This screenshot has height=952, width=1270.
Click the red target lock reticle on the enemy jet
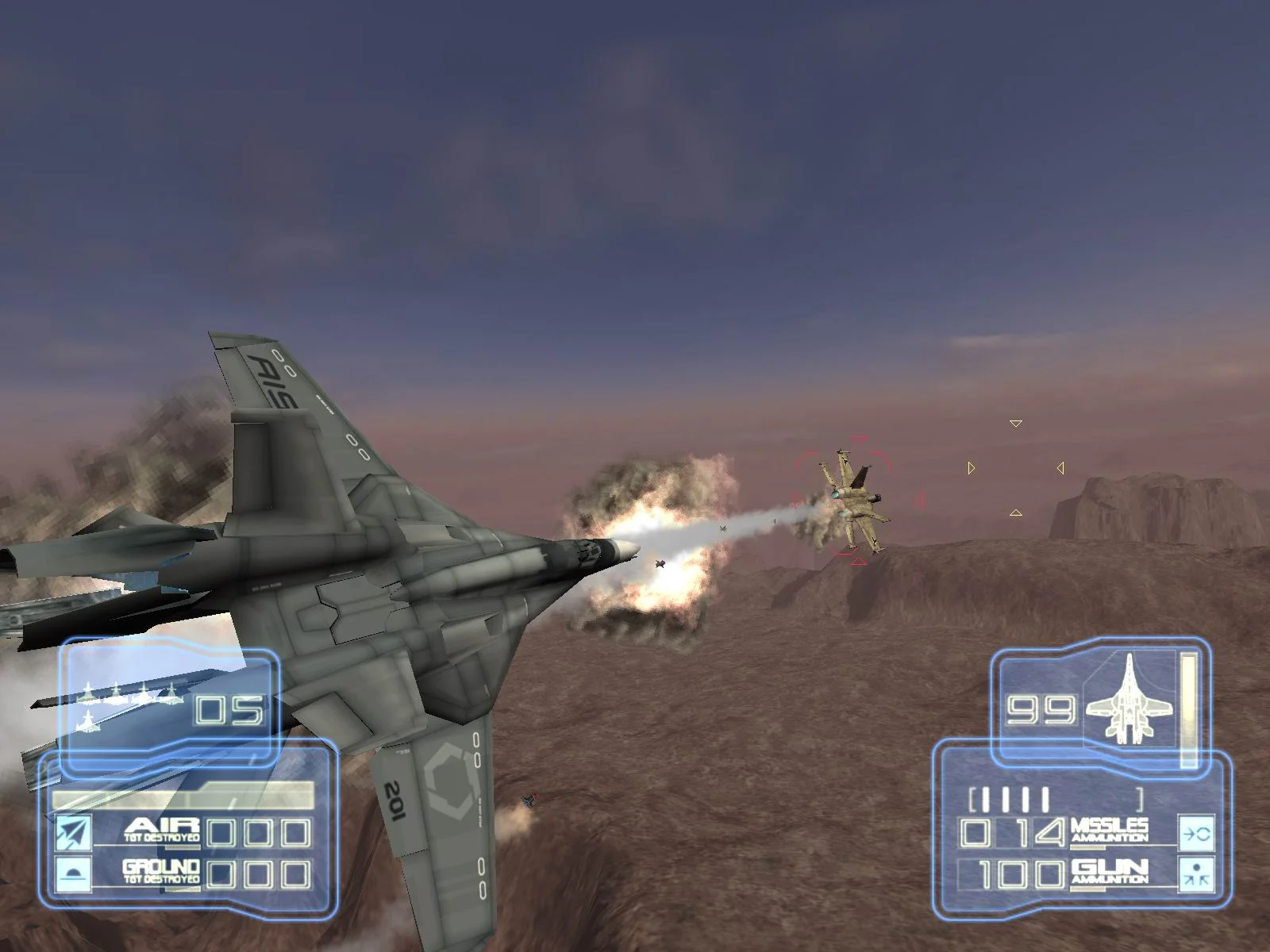click(857, 502)
